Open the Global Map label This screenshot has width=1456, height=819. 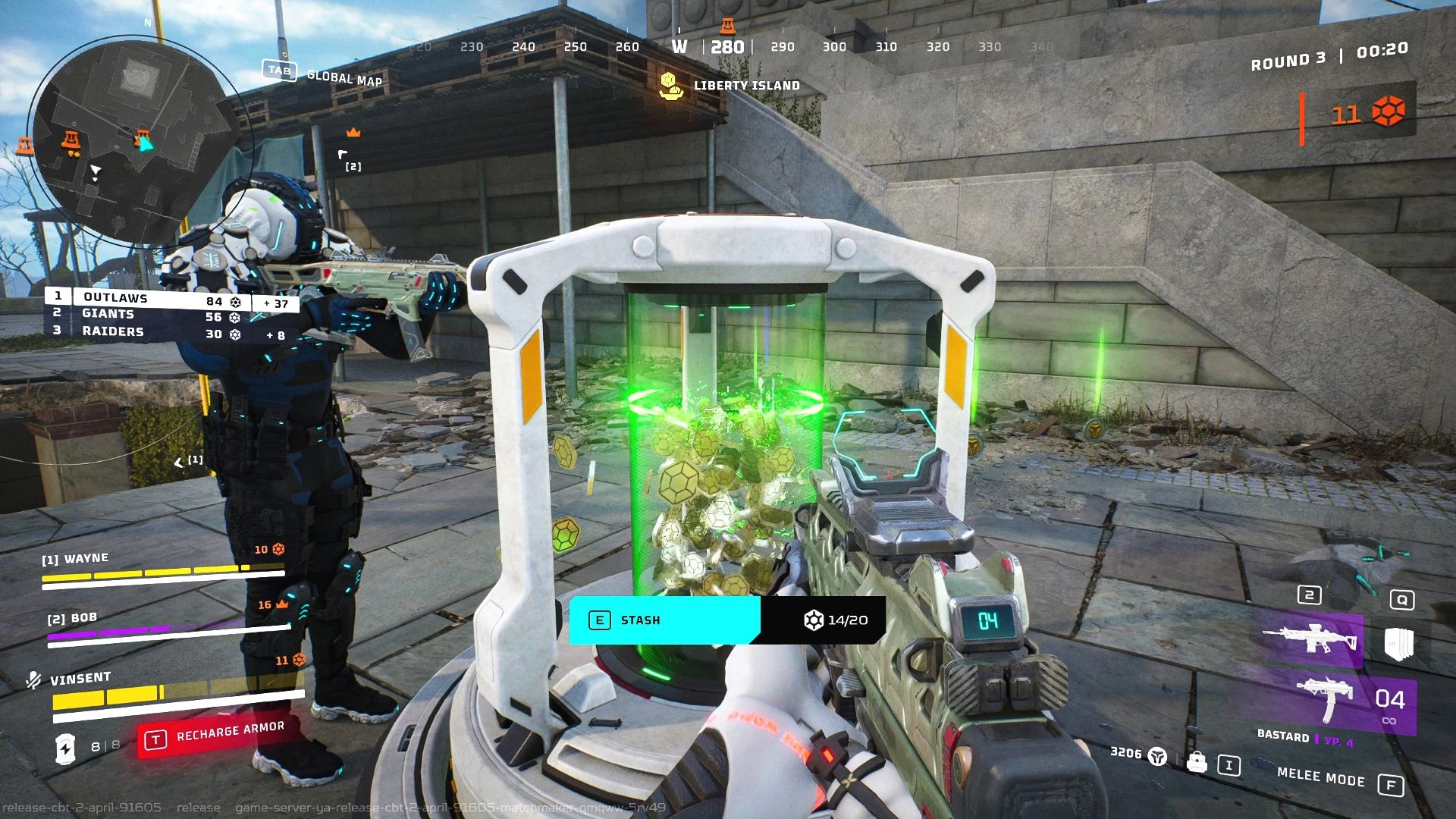pos(344,77)
